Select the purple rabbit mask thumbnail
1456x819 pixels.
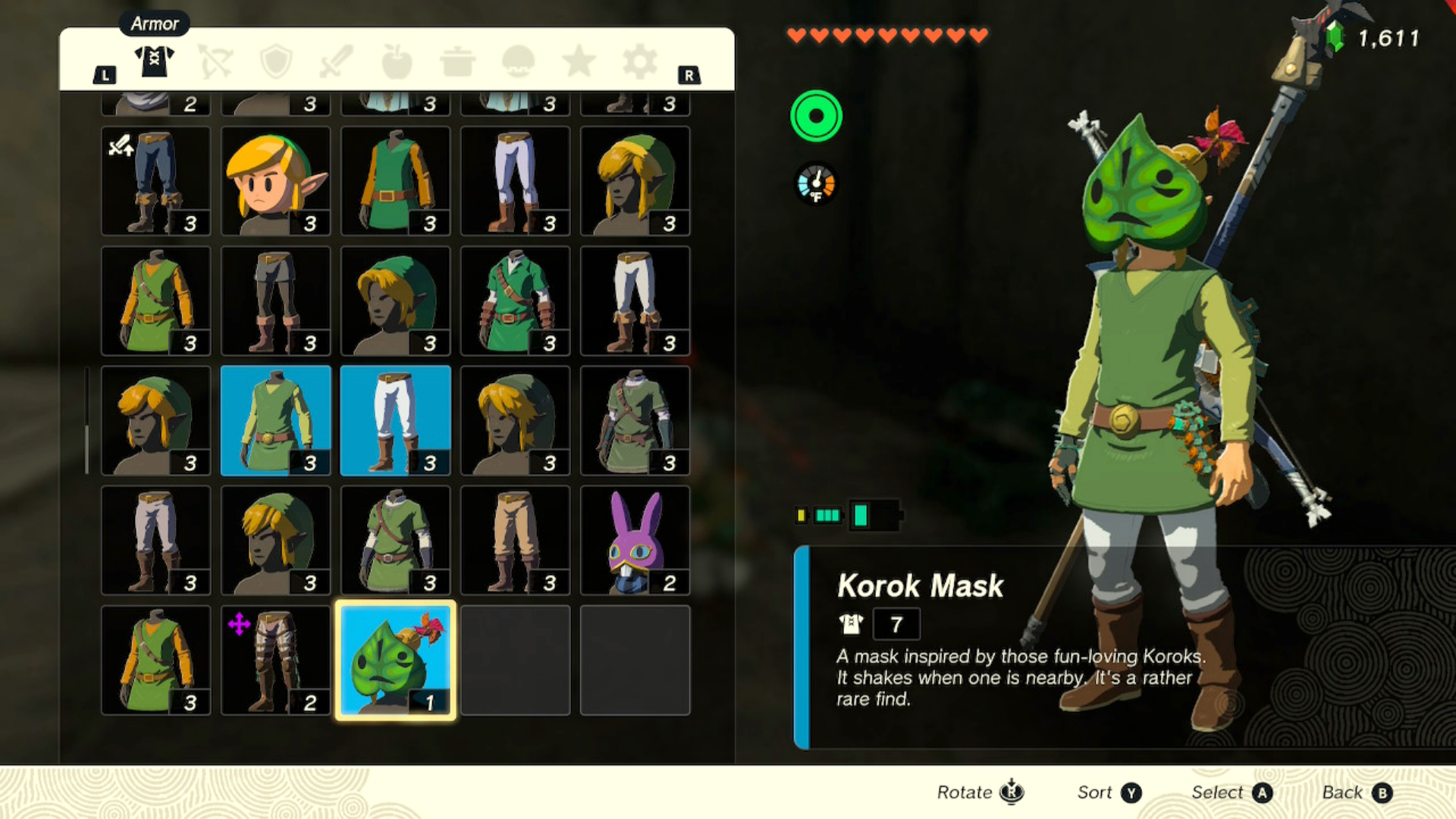coord(635,541)
